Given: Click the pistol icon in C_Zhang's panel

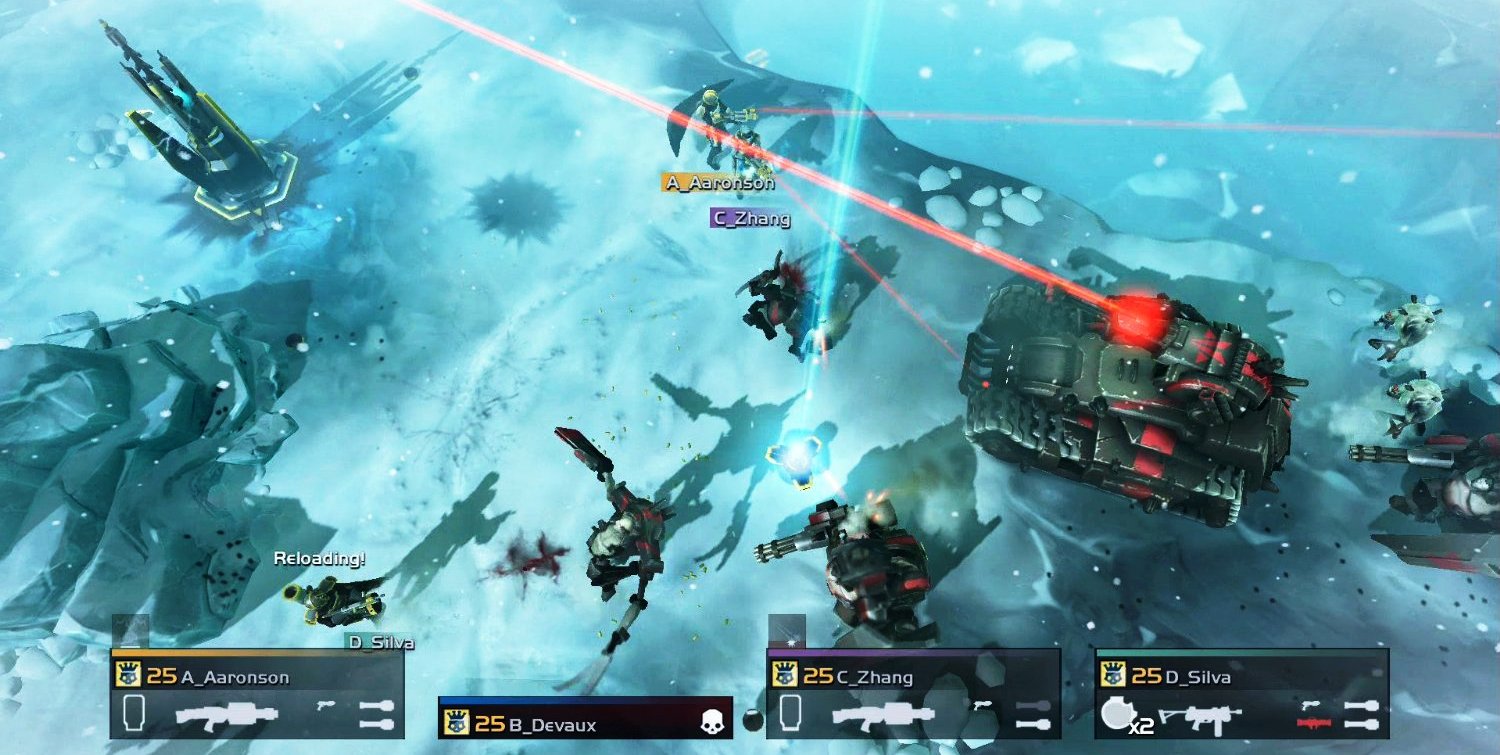Looking at the screenshot, I should (x=980, y=705).
